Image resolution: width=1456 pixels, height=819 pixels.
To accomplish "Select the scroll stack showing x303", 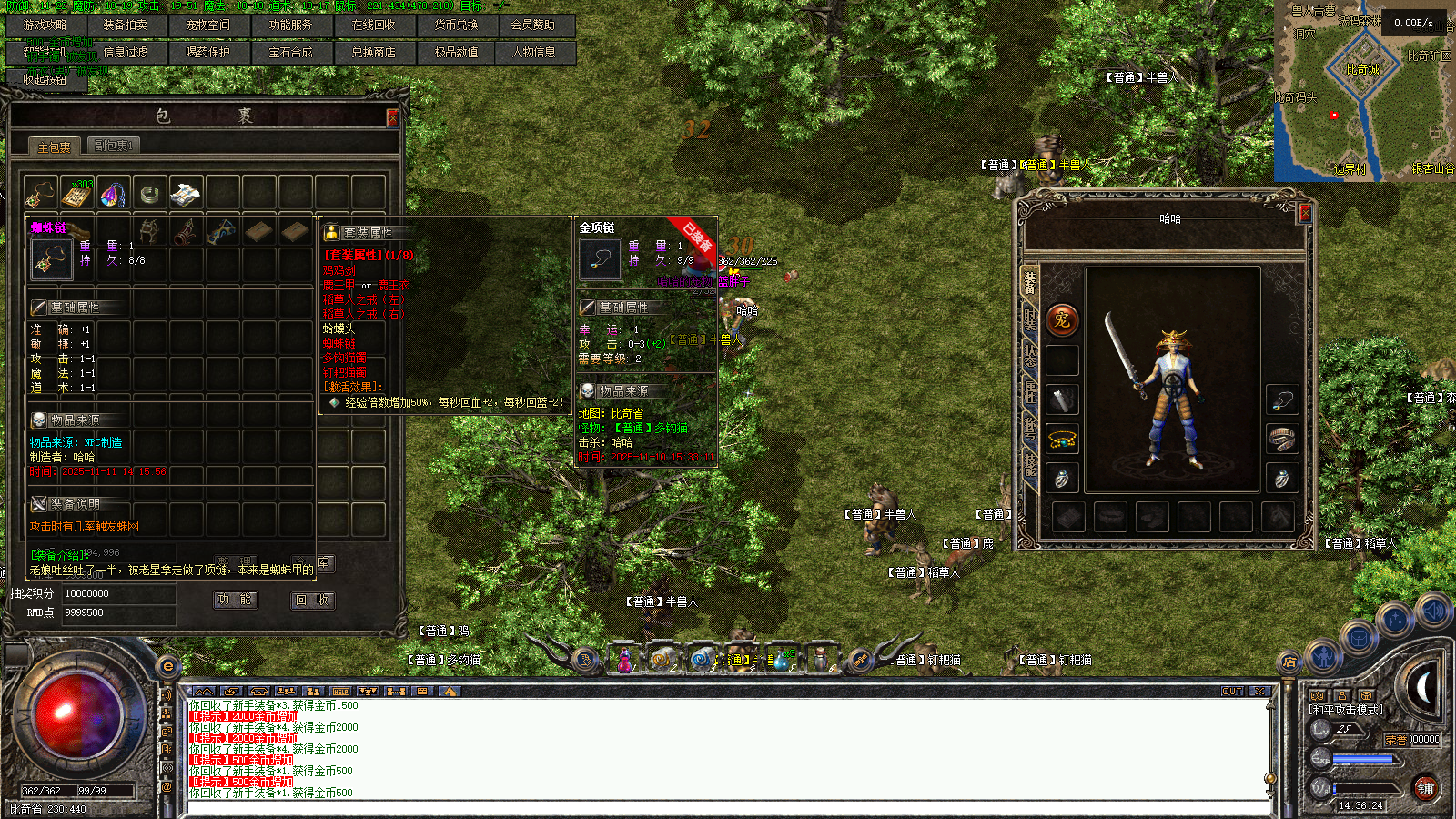I will pyautogui.click(x=77, y=194).
